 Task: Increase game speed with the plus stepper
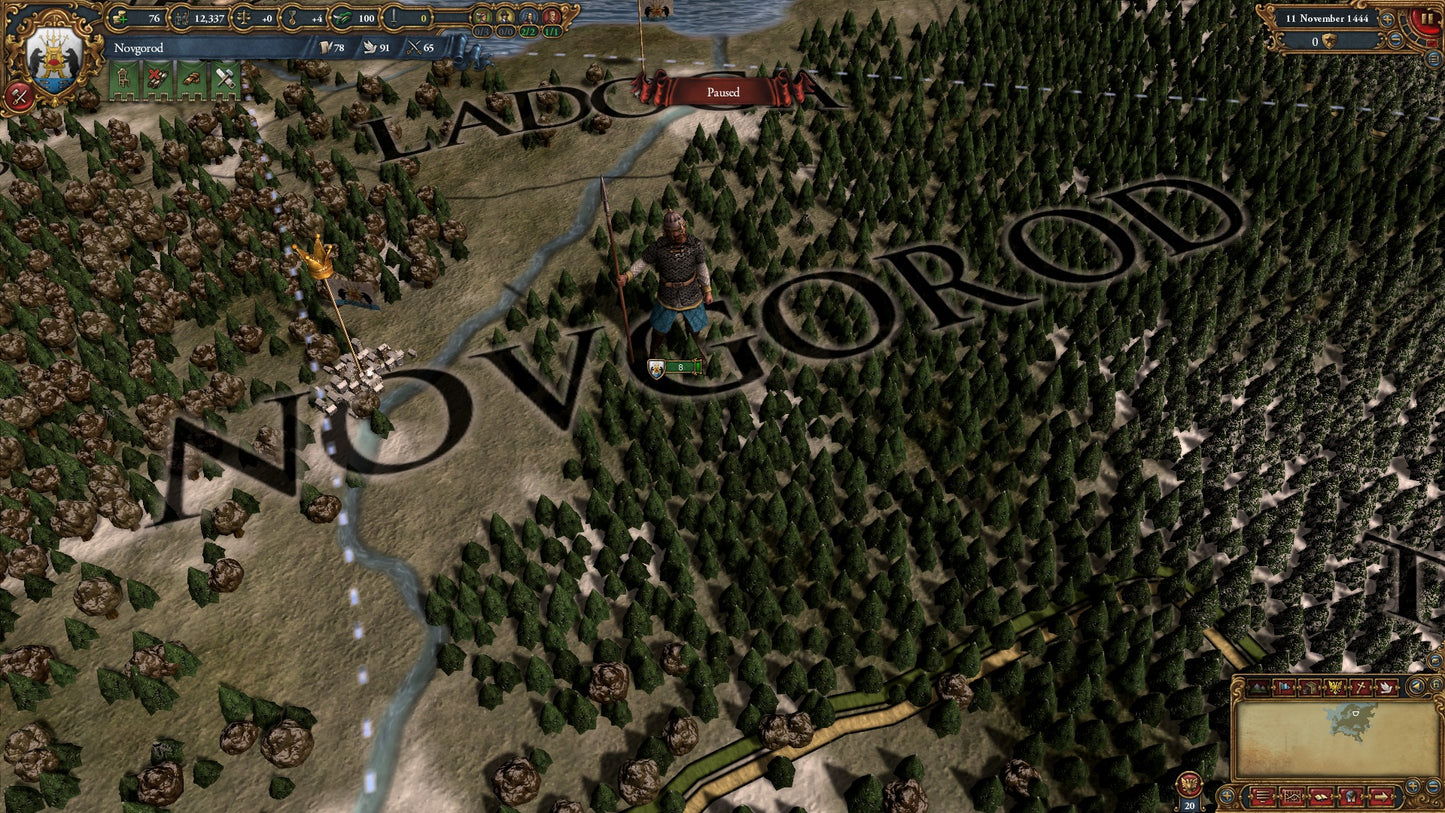[1387, 19]
